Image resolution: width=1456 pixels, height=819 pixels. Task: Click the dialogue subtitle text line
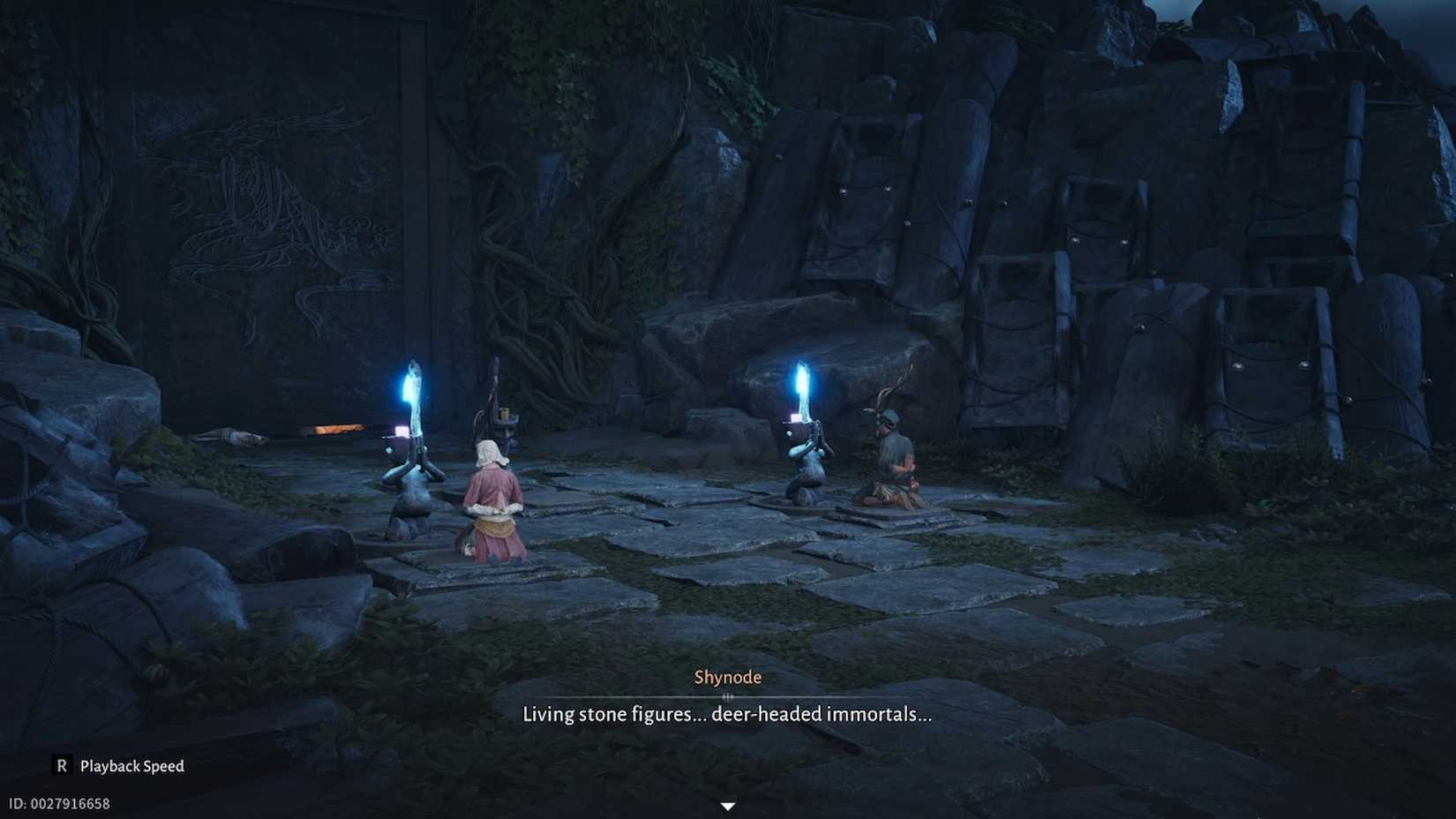point(727,715)
